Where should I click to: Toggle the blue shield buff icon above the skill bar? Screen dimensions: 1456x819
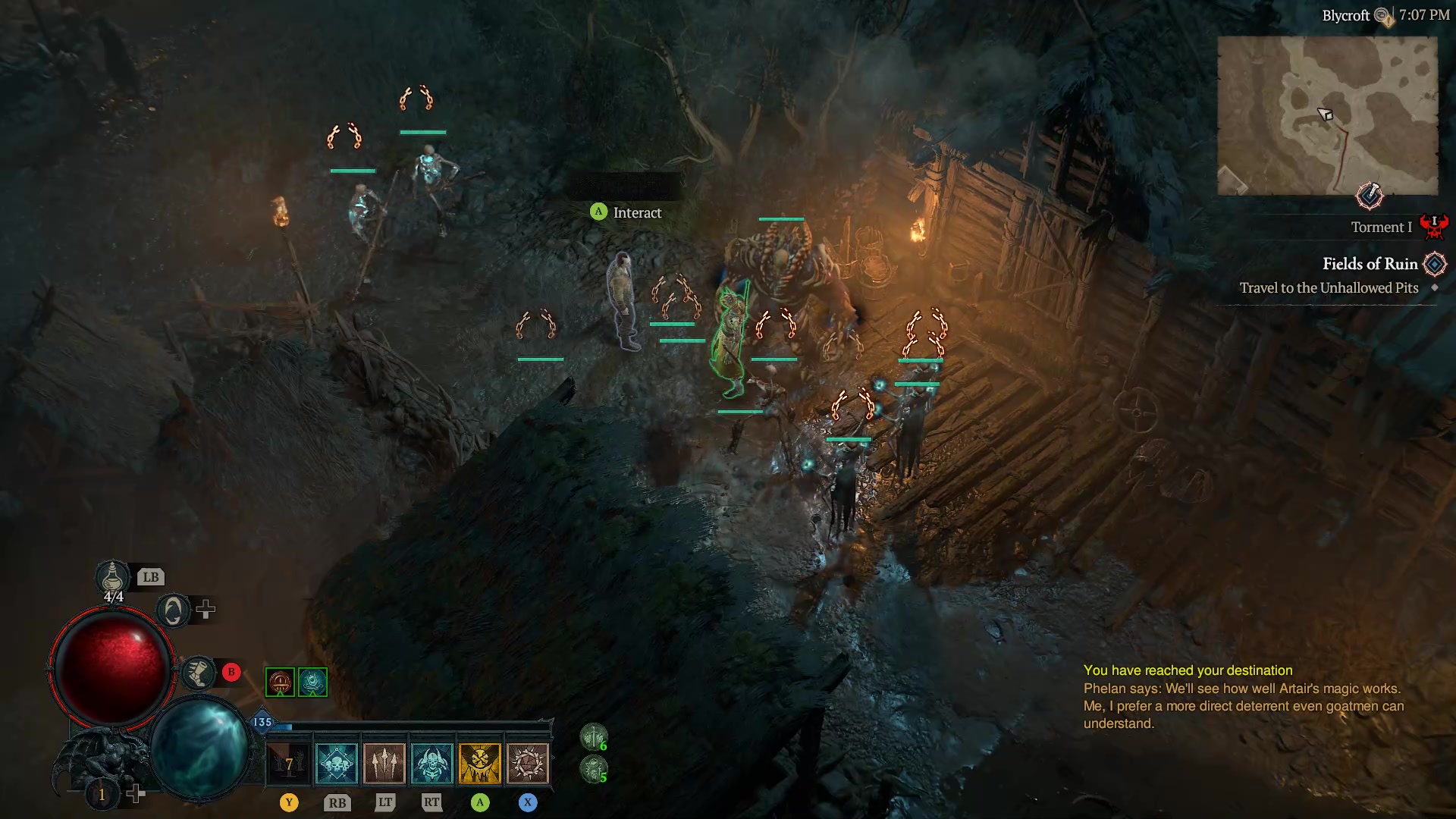tap(312, 681)
